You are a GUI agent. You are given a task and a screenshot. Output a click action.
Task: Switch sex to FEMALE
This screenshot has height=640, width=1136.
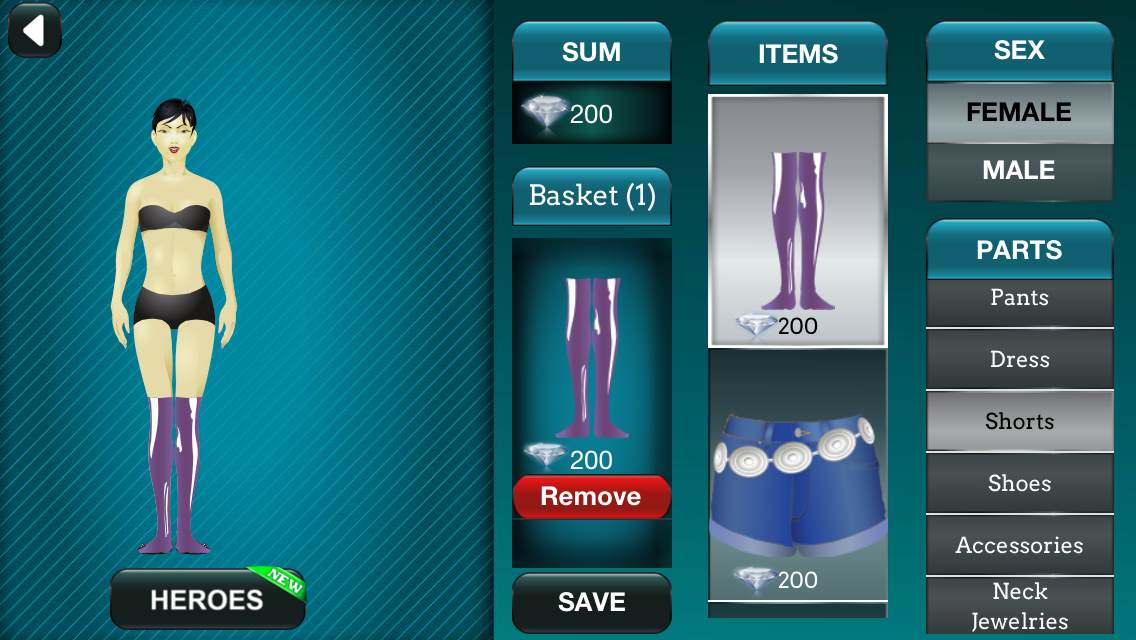point(1019,112)
